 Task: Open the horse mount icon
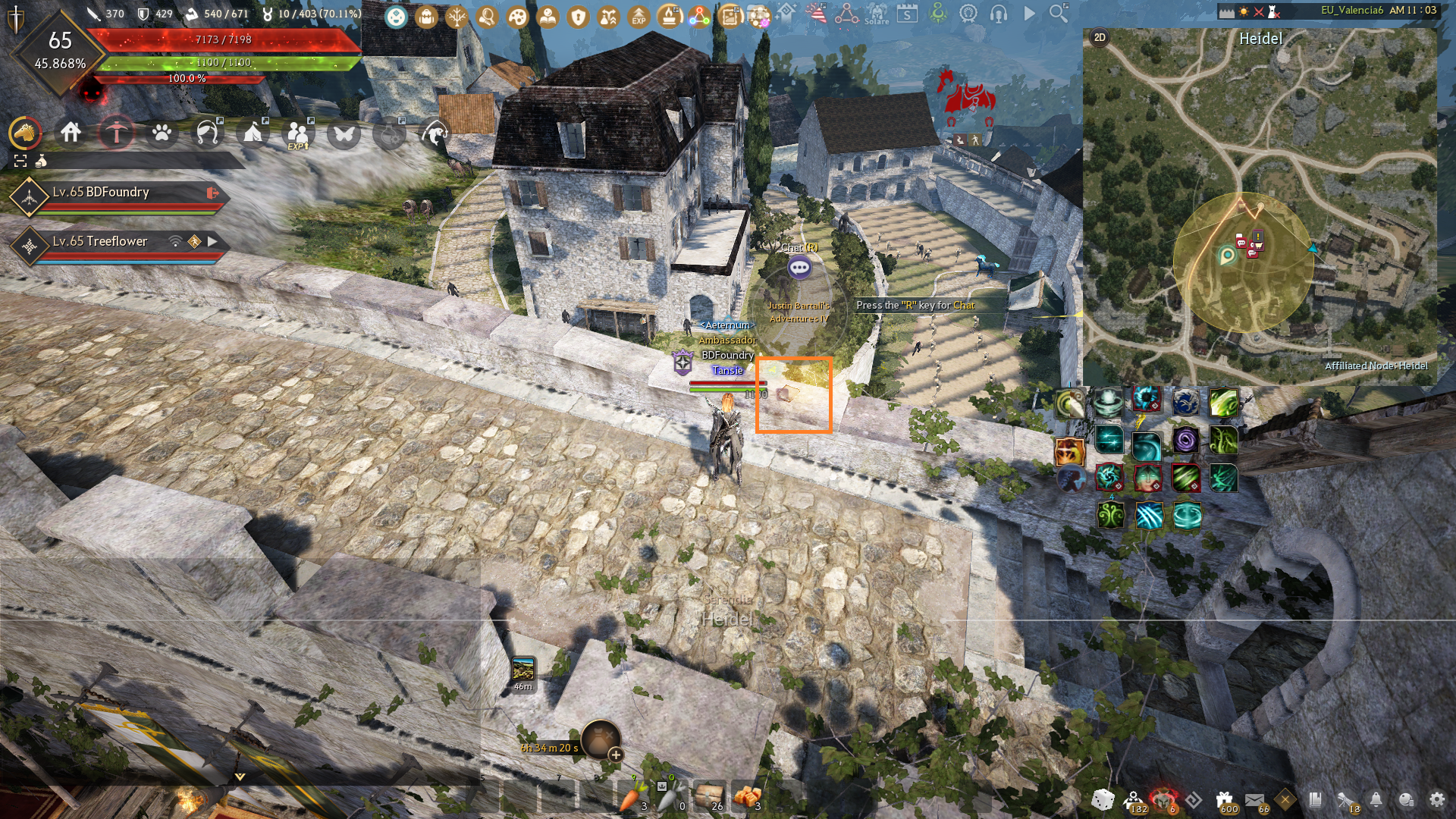pyautogui.click(x=25, y=133)
